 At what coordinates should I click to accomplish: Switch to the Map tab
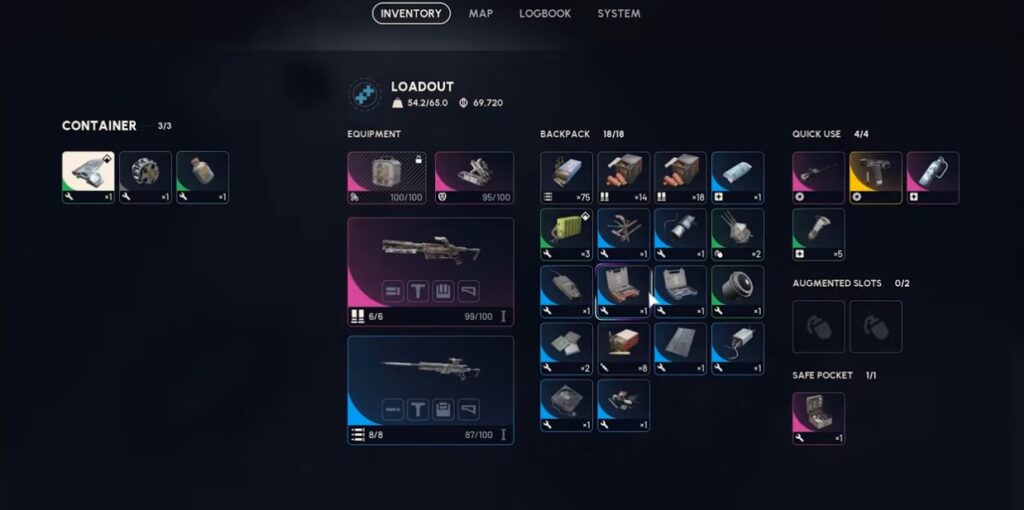click(x=480, y=14)
